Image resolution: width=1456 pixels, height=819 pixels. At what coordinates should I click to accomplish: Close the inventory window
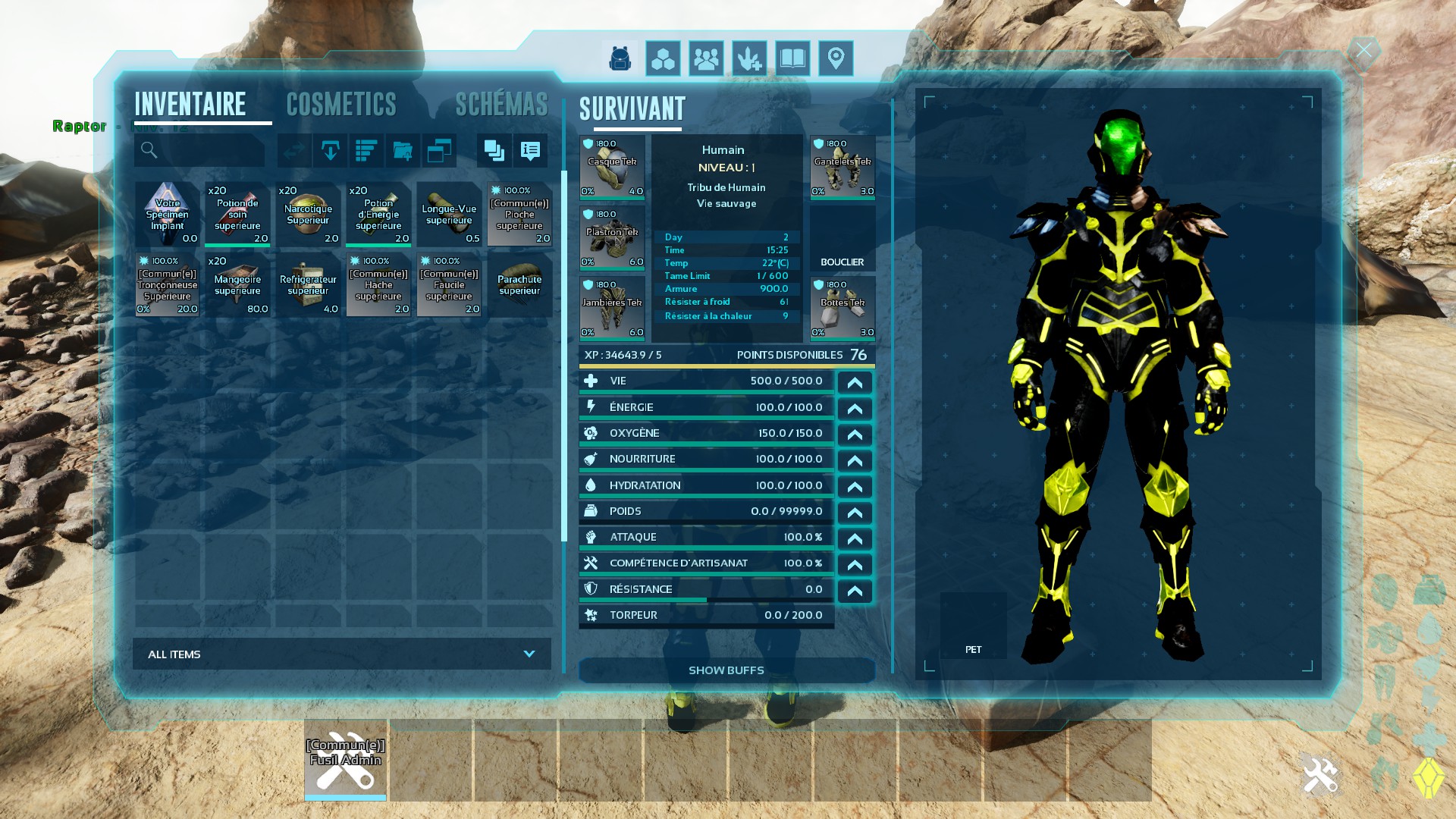(x=1363, y=51)
